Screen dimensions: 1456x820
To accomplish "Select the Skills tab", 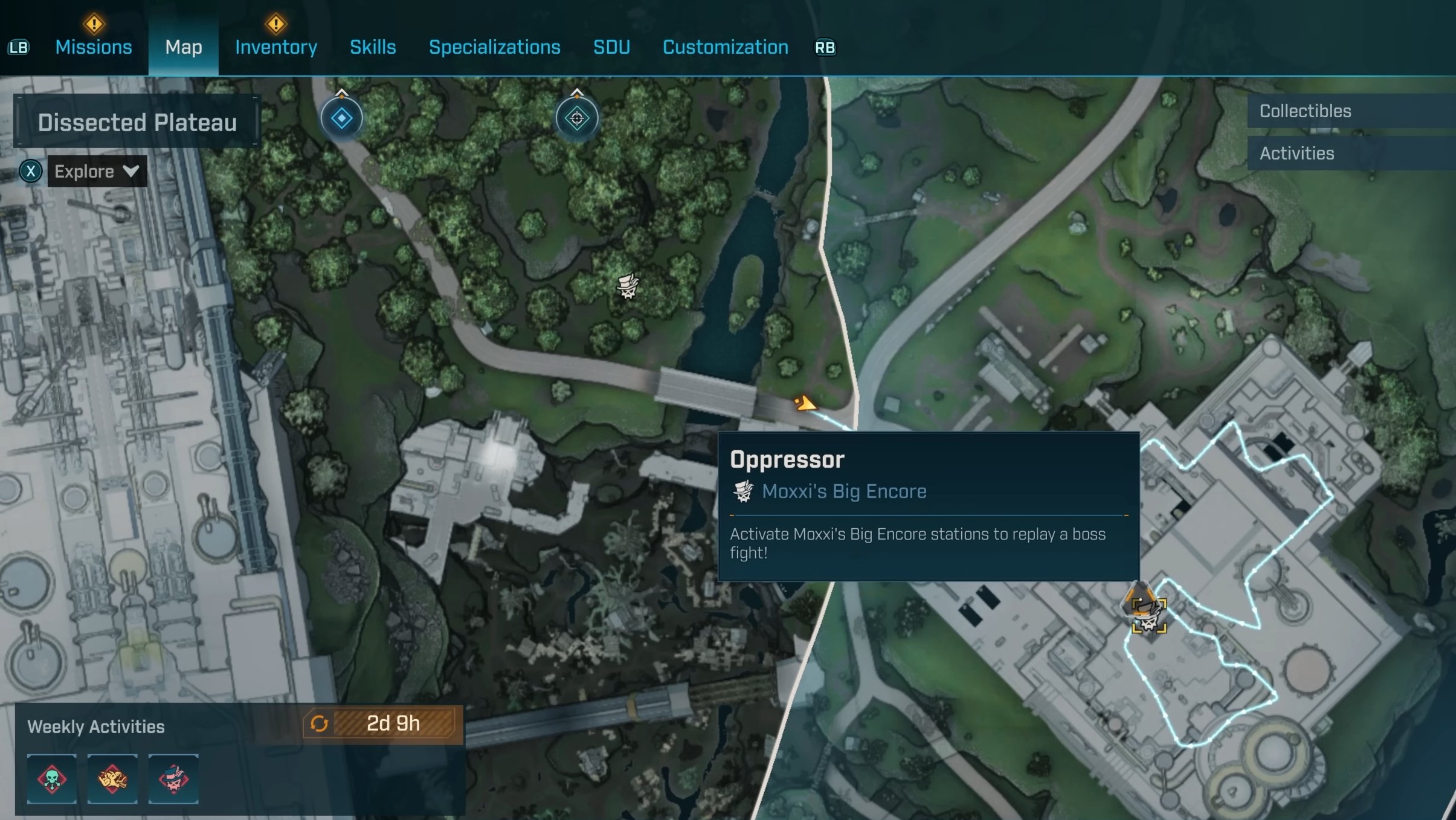I will [x=373, y=47].
